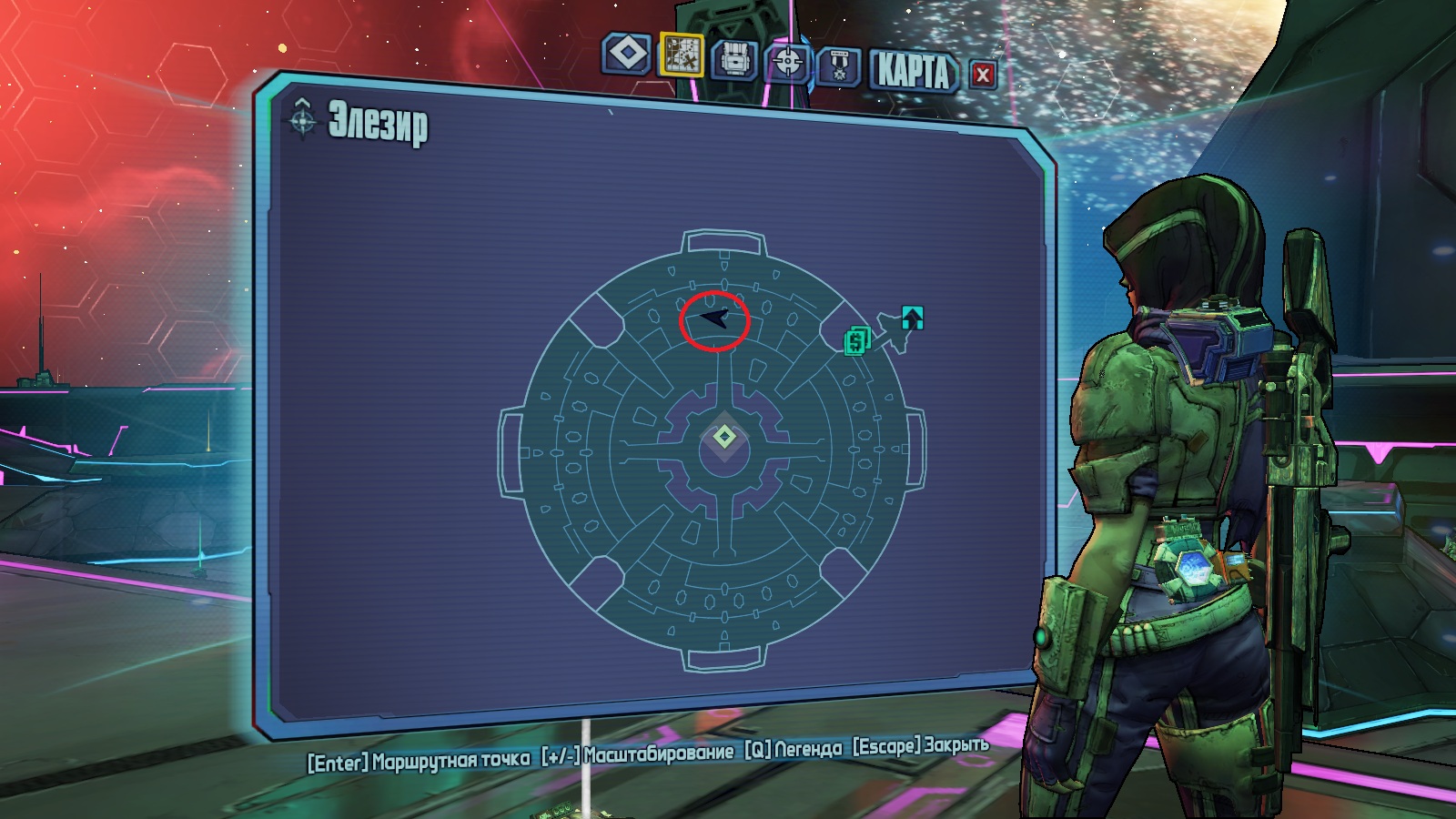
Task: Open the missions tab with diamond icon
Action: (626, 54)
